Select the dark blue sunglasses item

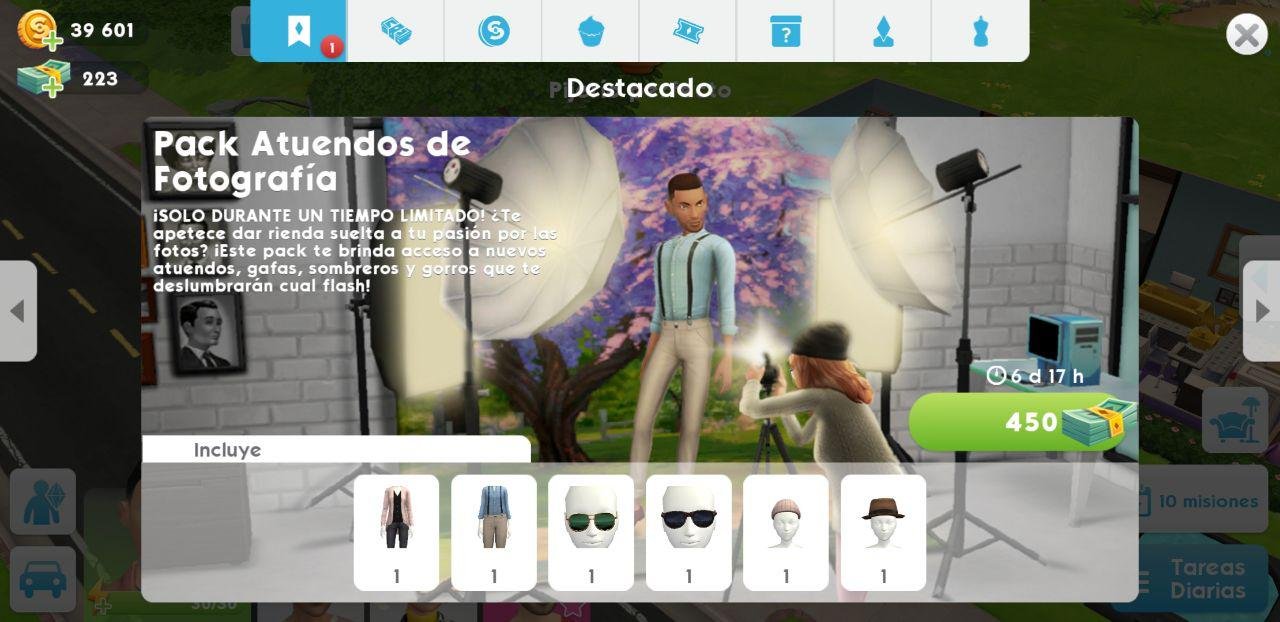688,532
